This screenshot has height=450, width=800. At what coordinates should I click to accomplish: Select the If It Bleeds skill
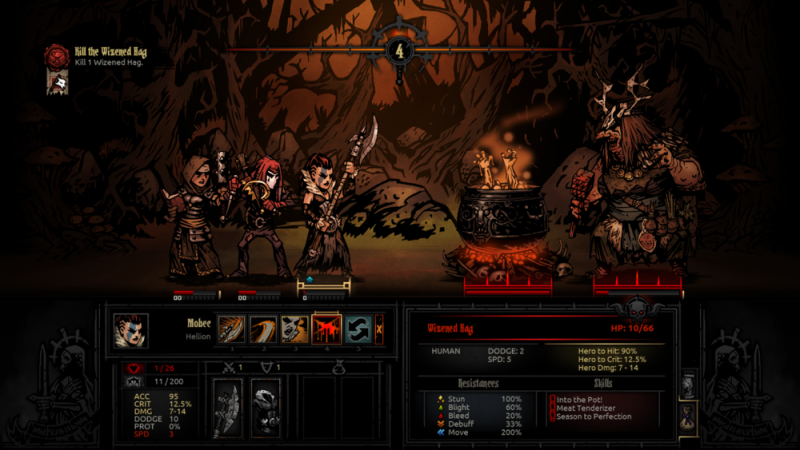pos(326,328)
